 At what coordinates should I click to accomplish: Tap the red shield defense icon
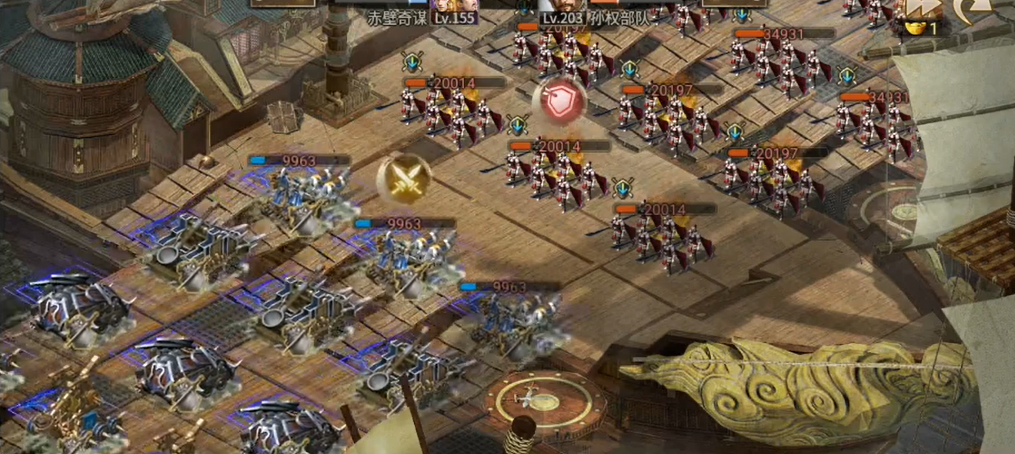tap(558, 101)
